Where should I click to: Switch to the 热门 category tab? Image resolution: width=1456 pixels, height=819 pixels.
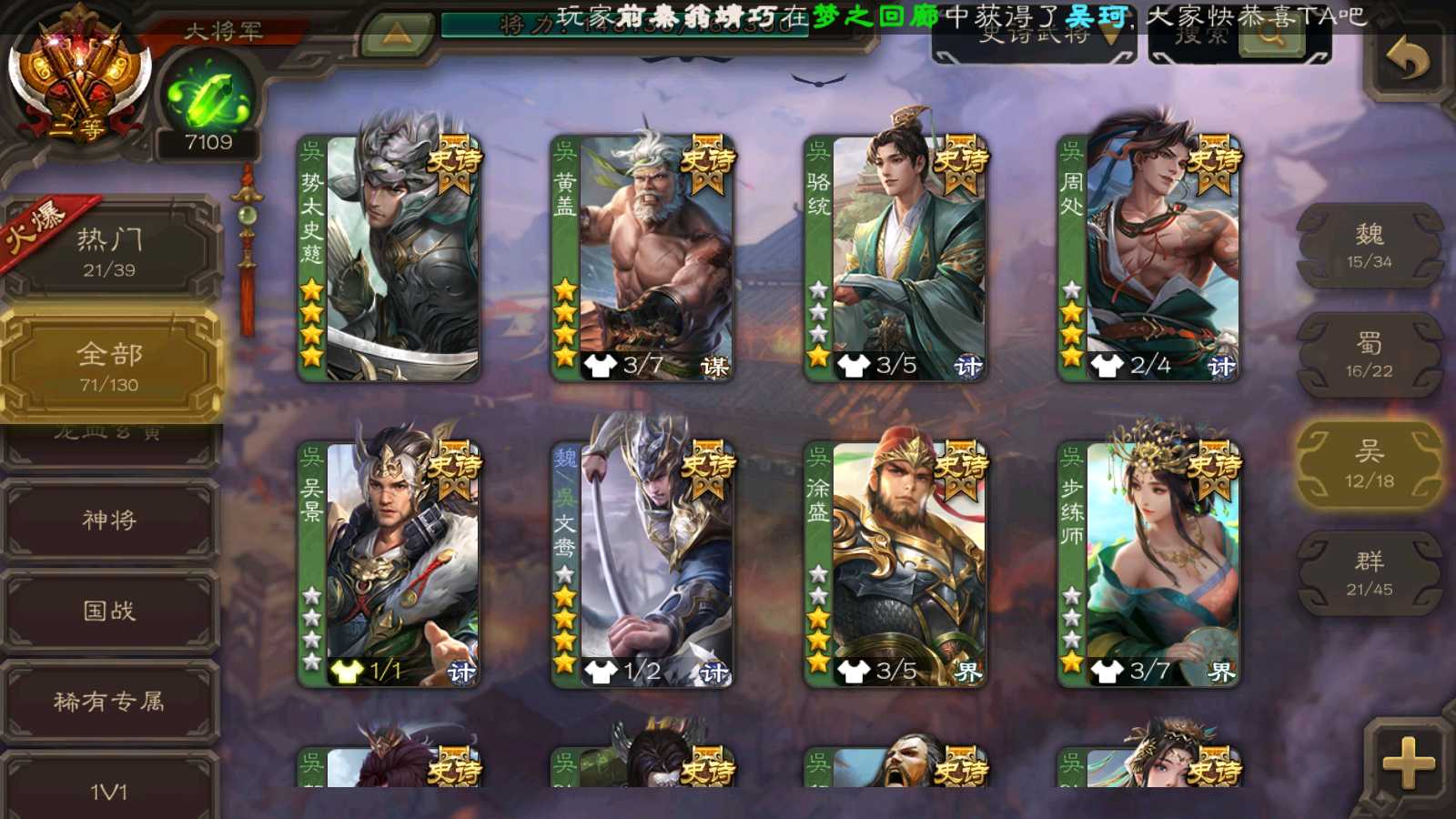[109, 251]
